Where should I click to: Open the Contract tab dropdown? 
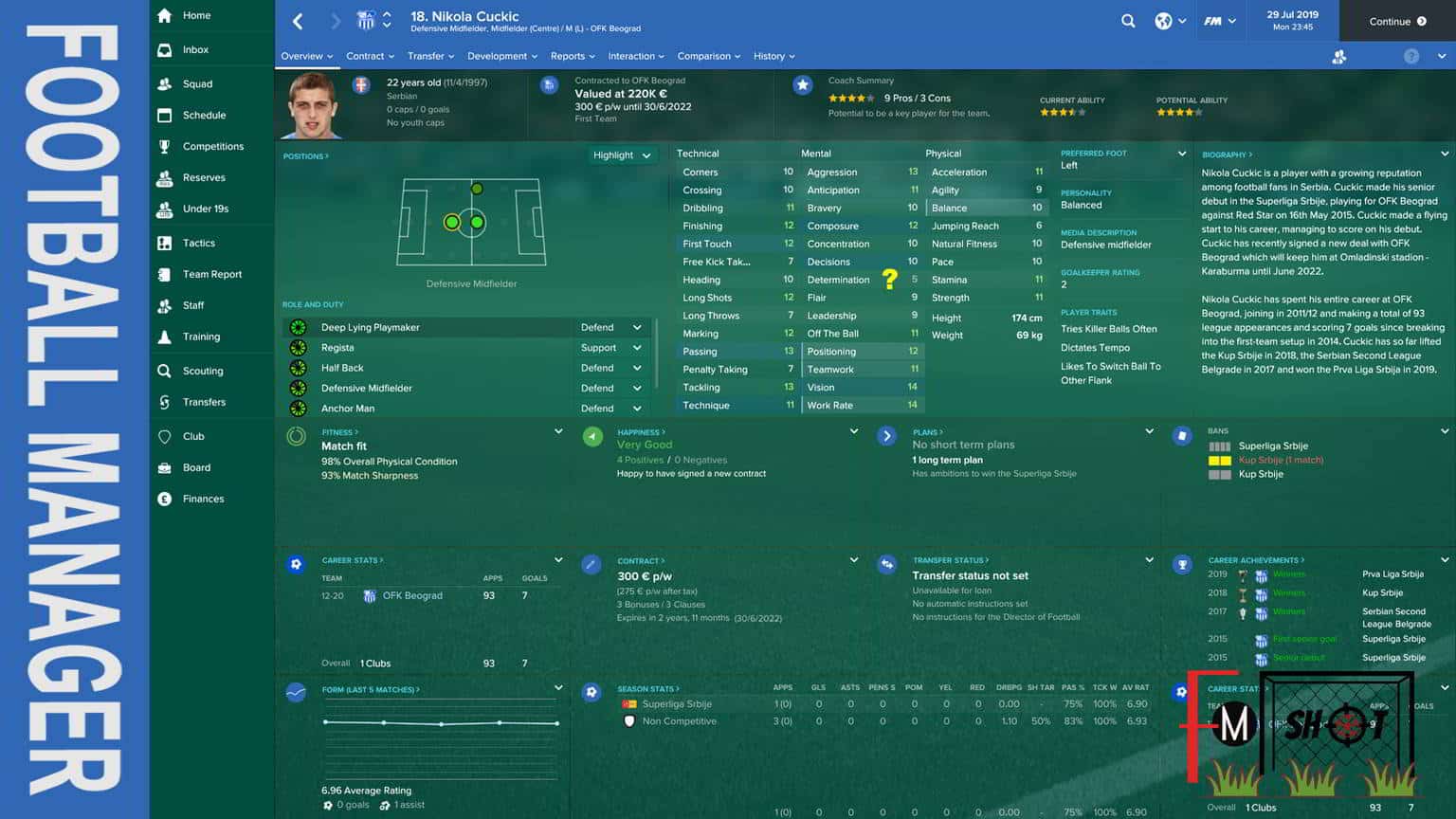click(x=370, y=56)
